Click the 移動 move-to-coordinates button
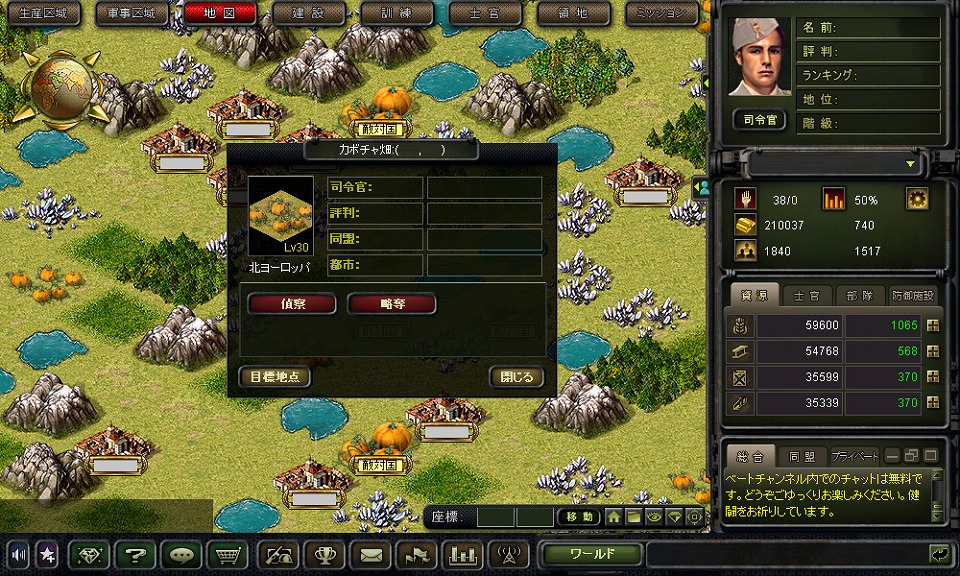 (x=579, y=517)
